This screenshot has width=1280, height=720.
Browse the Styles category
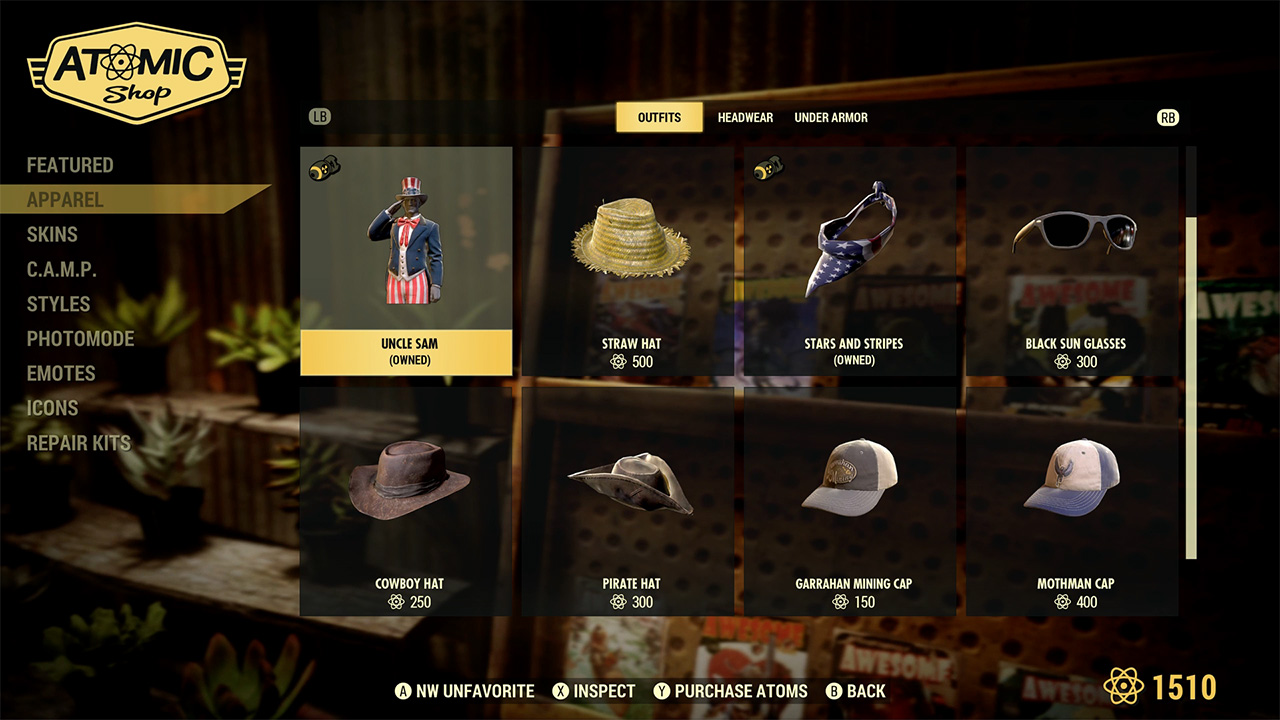coord(58,304)
